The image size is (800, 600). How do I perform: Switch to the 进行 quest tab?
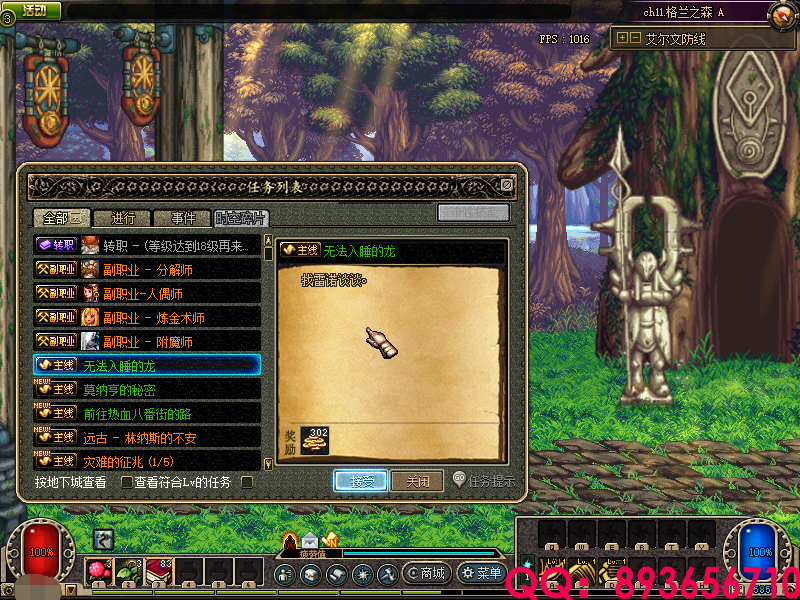point(122,218)
